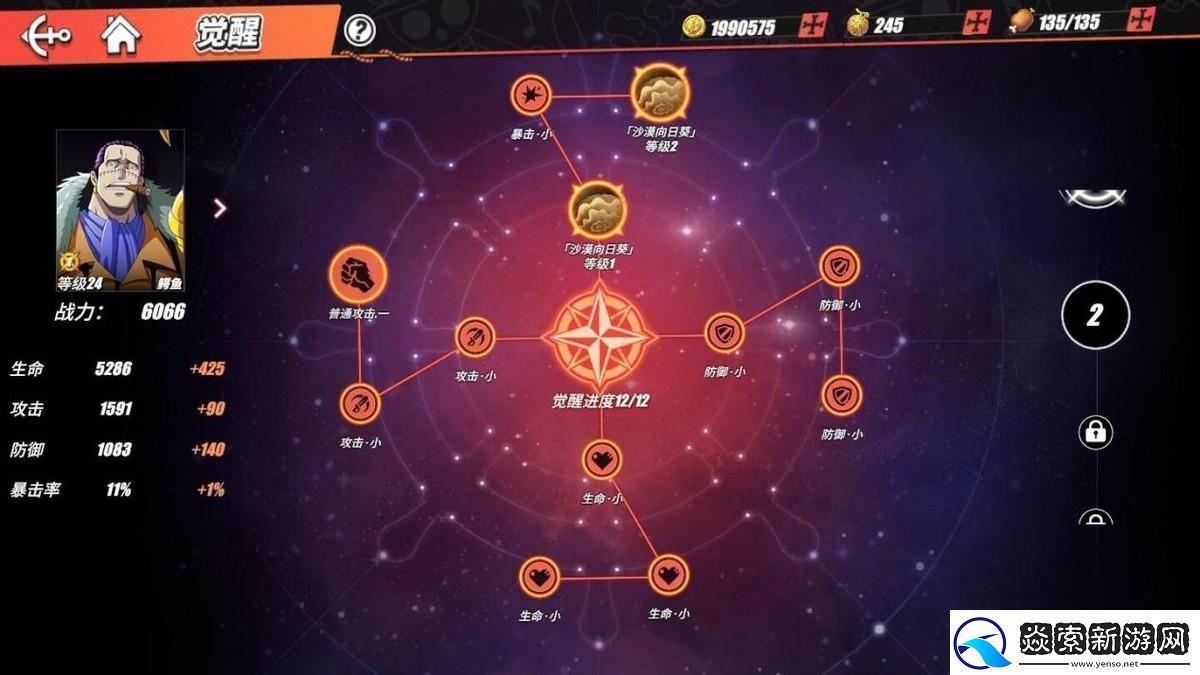The width and height of the screenshot is (1200, 675).
Task: Open the question mark help button
Action: coord(359,30)
